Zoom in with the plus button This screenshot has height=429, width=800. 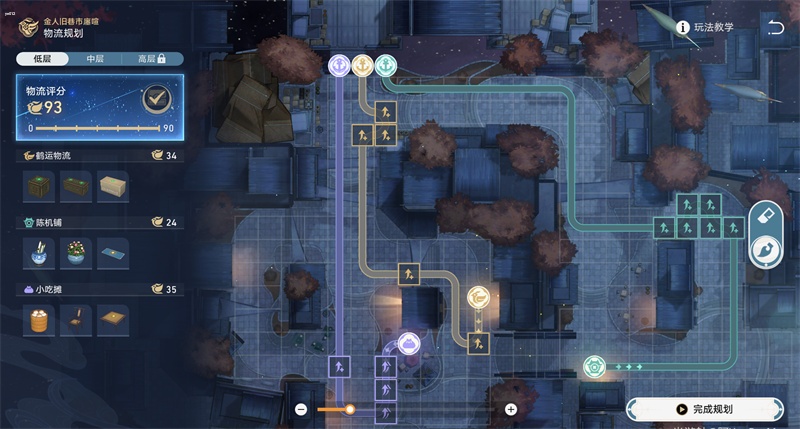511,409
